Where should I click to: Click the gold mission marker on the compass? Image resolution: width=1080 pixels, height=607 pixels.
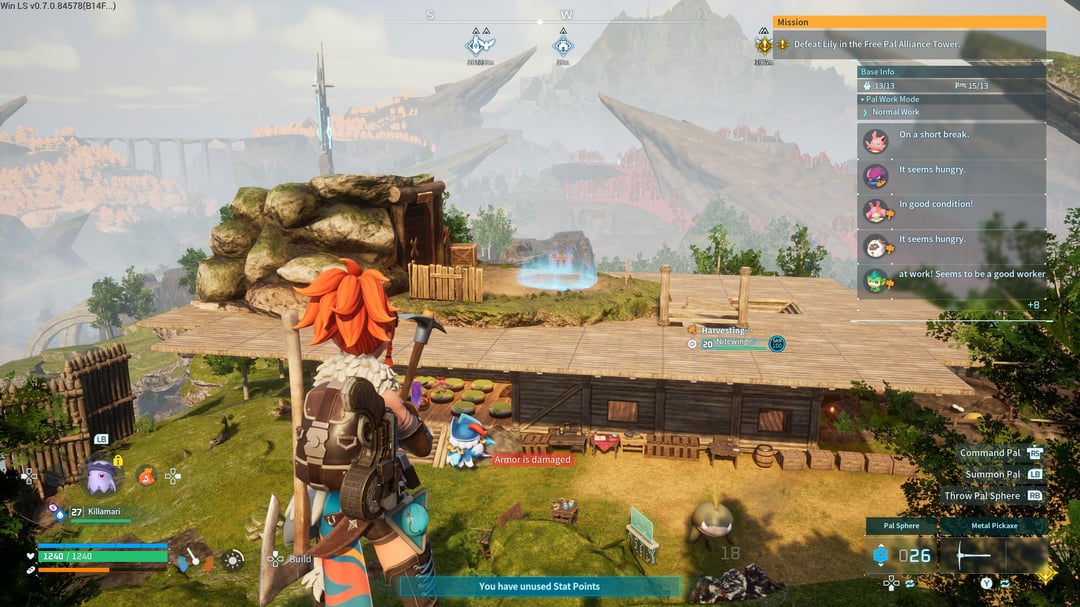tap(764, 45)
